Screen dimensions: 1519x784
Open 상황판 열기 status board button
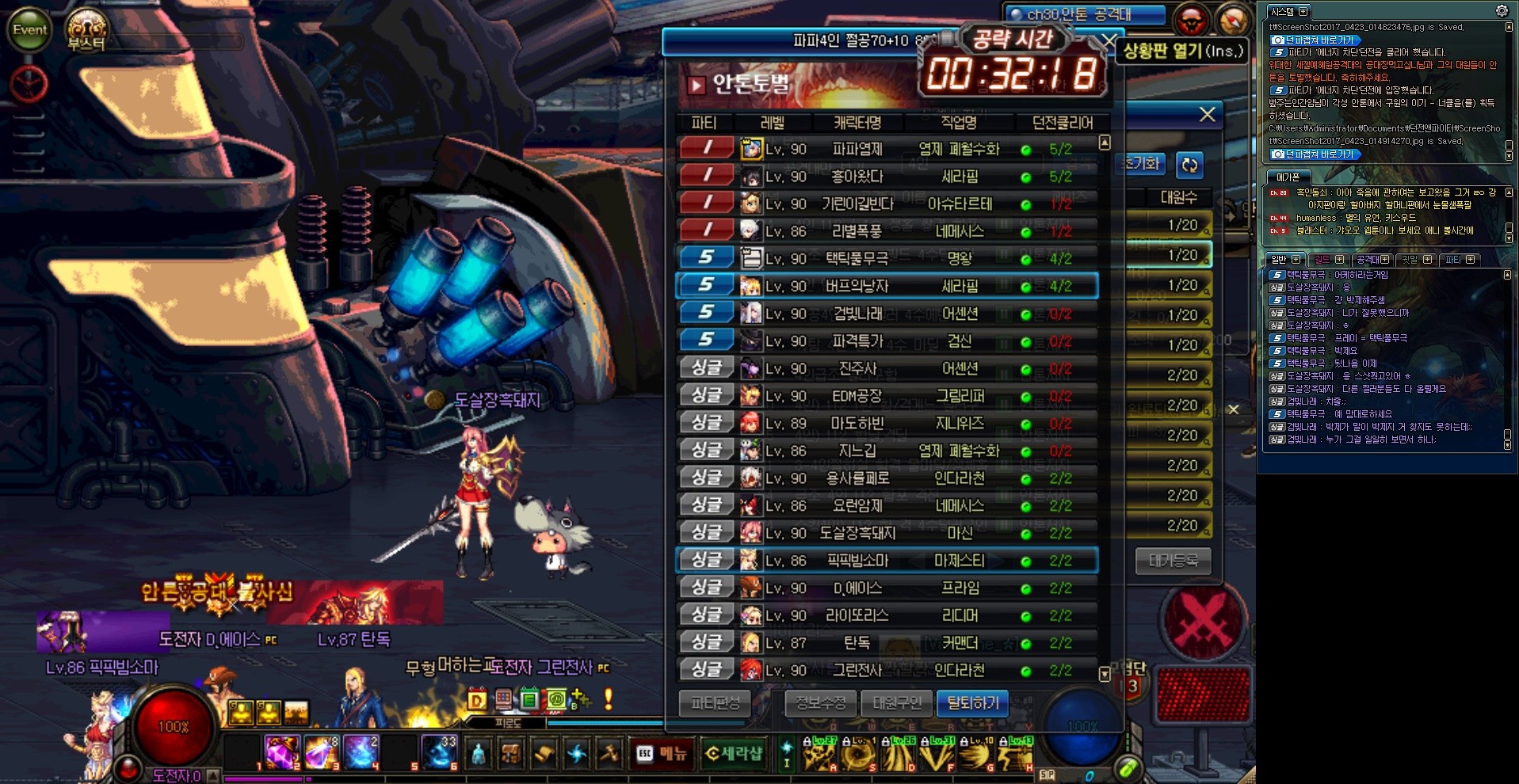coord(1182,51)
